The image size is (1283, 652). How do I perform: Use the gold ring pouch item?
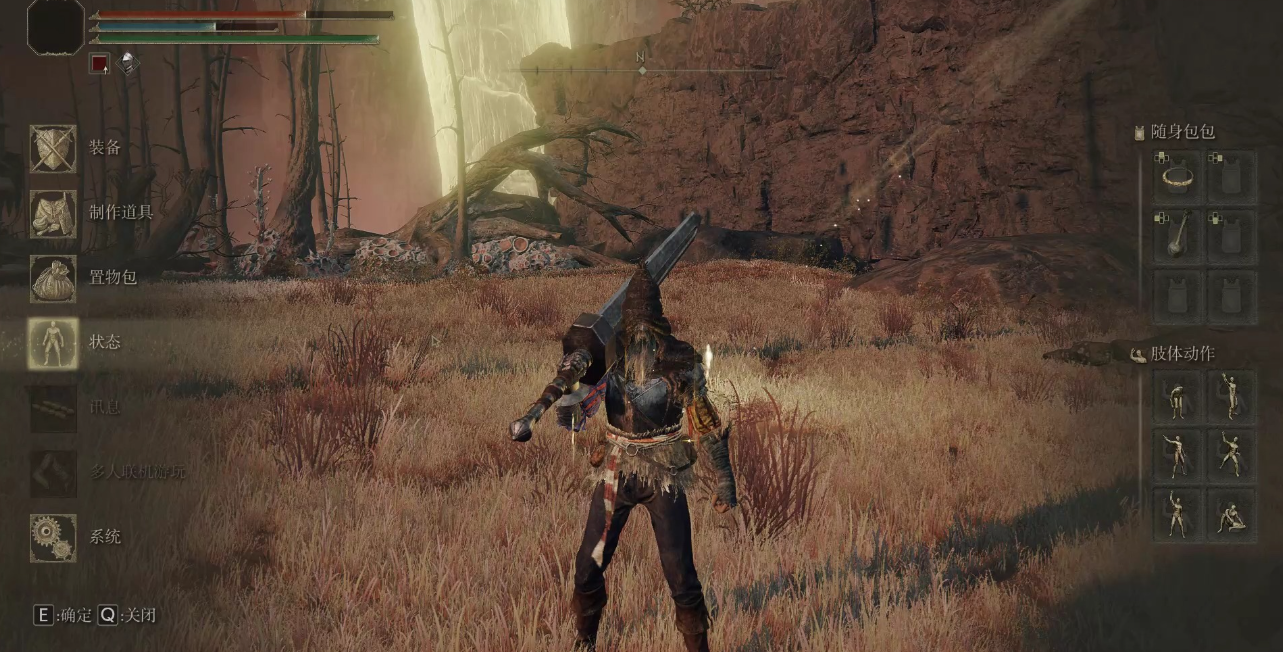1179,178
